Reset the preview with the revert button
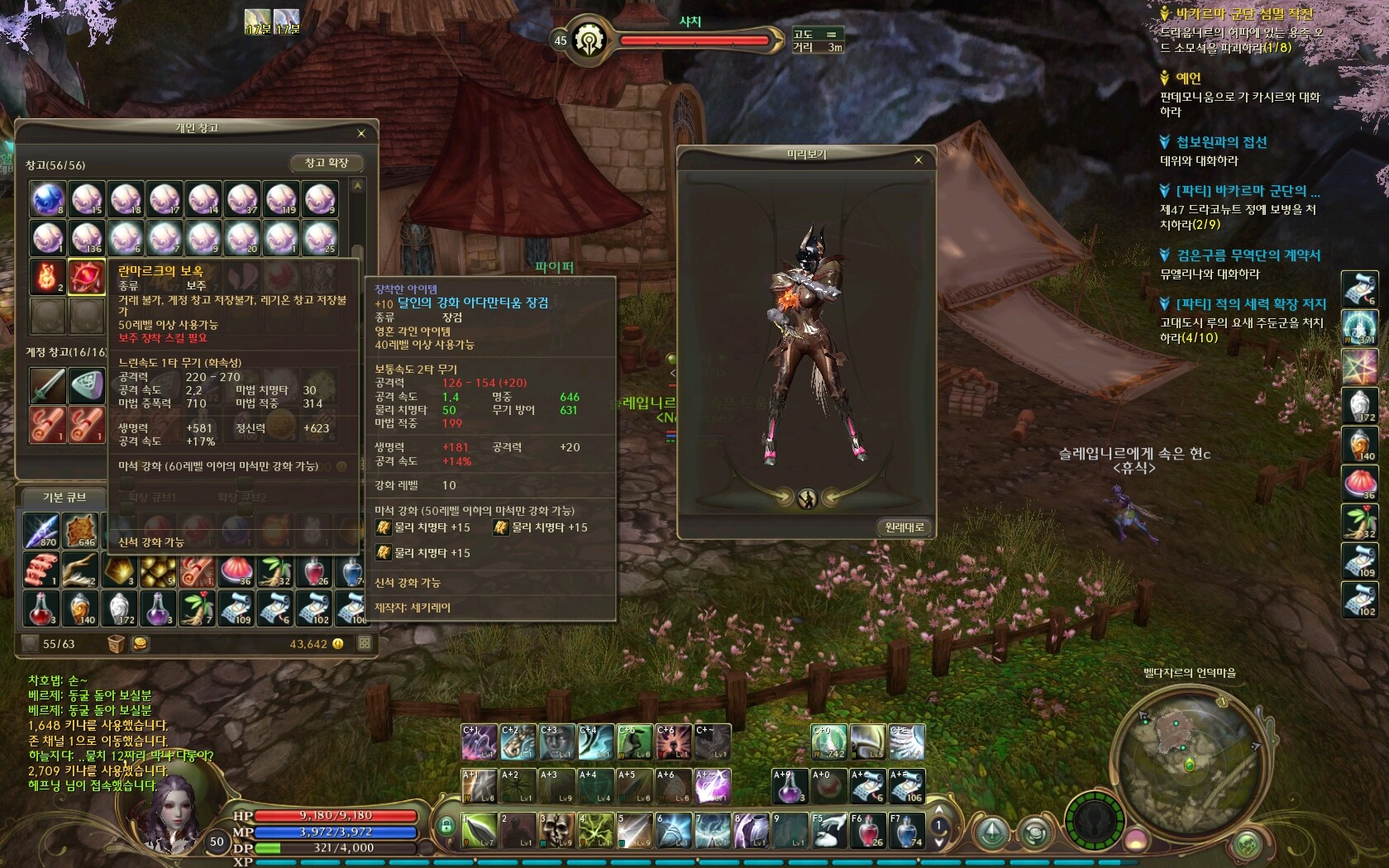 905,527
